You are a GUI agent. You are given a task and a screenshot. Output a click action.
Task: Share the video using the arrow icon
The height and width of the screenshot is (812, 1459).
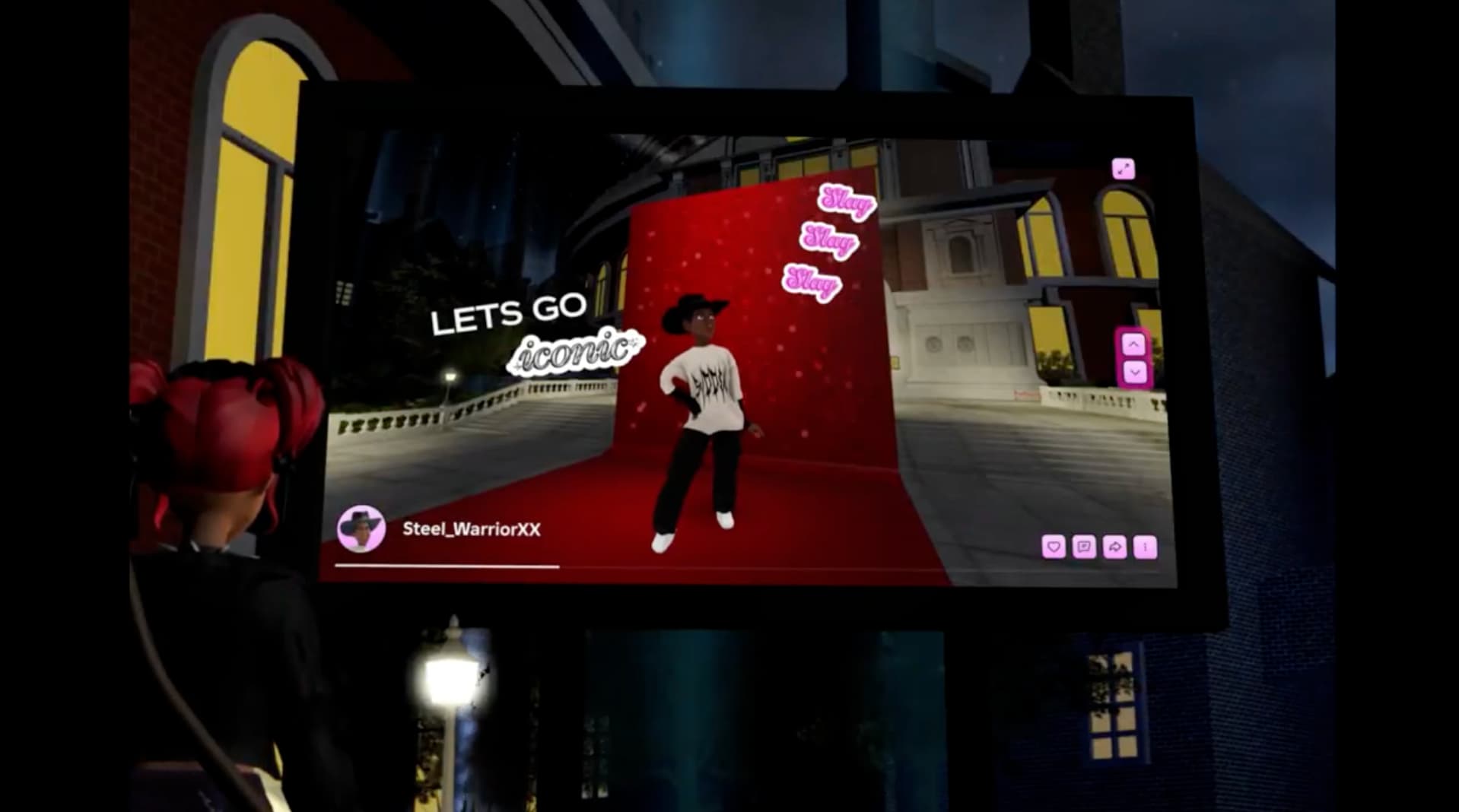tap(1114, 547)
